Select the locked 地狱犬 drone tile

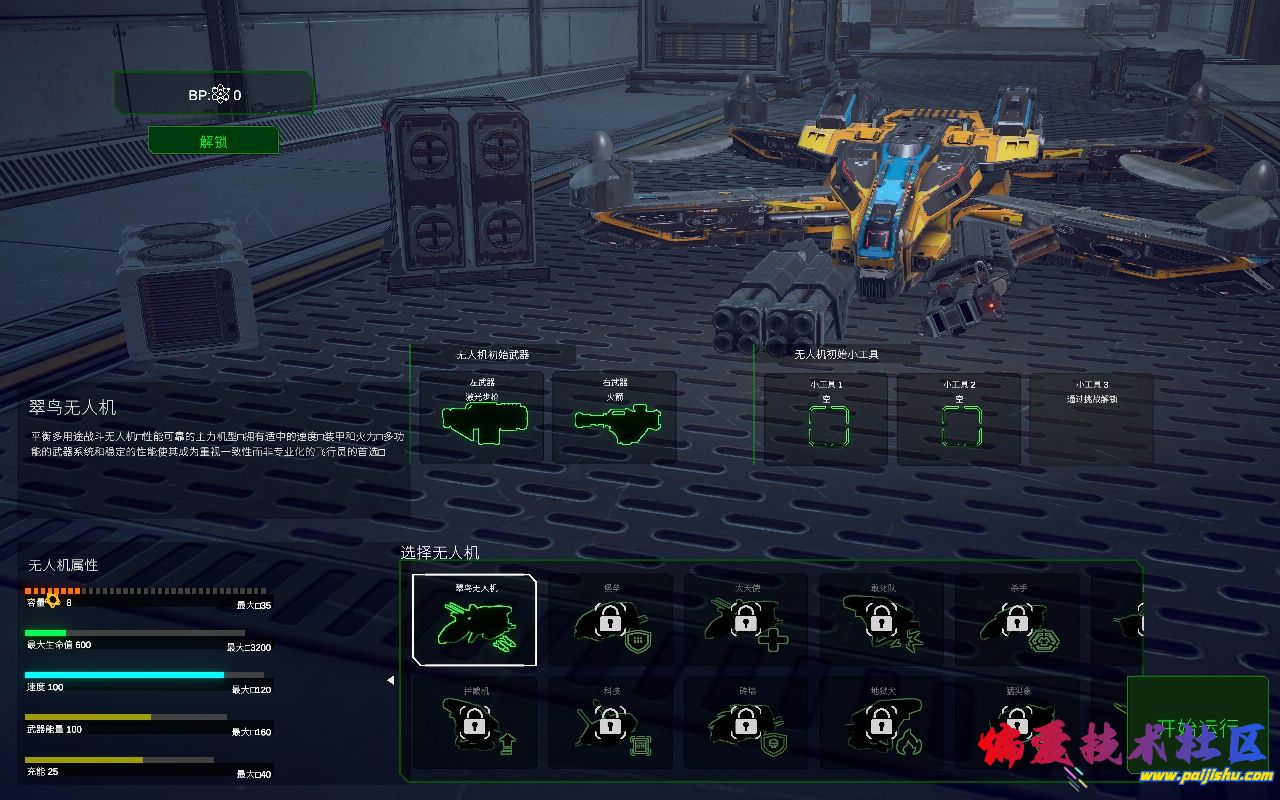coord(882,723)
